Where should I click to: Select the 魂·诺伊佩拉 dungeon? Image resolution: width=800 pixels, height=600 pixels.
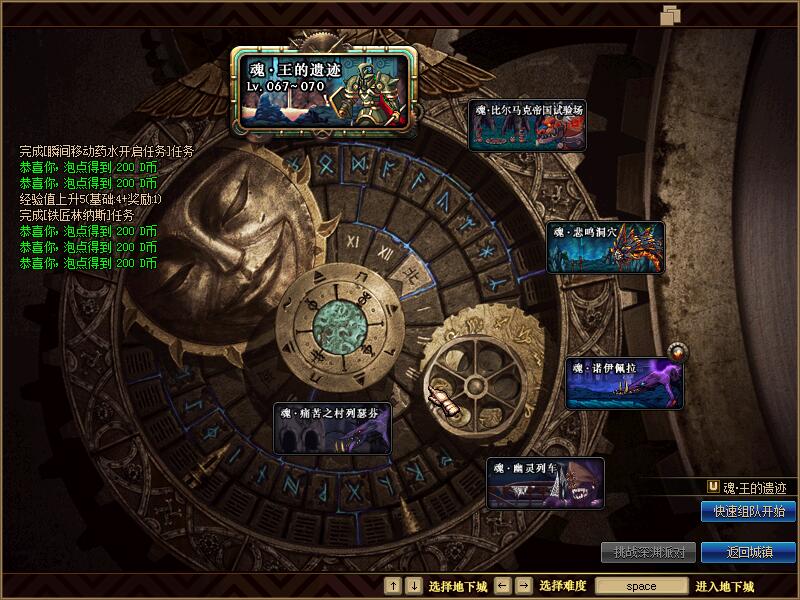coord(624,383)
